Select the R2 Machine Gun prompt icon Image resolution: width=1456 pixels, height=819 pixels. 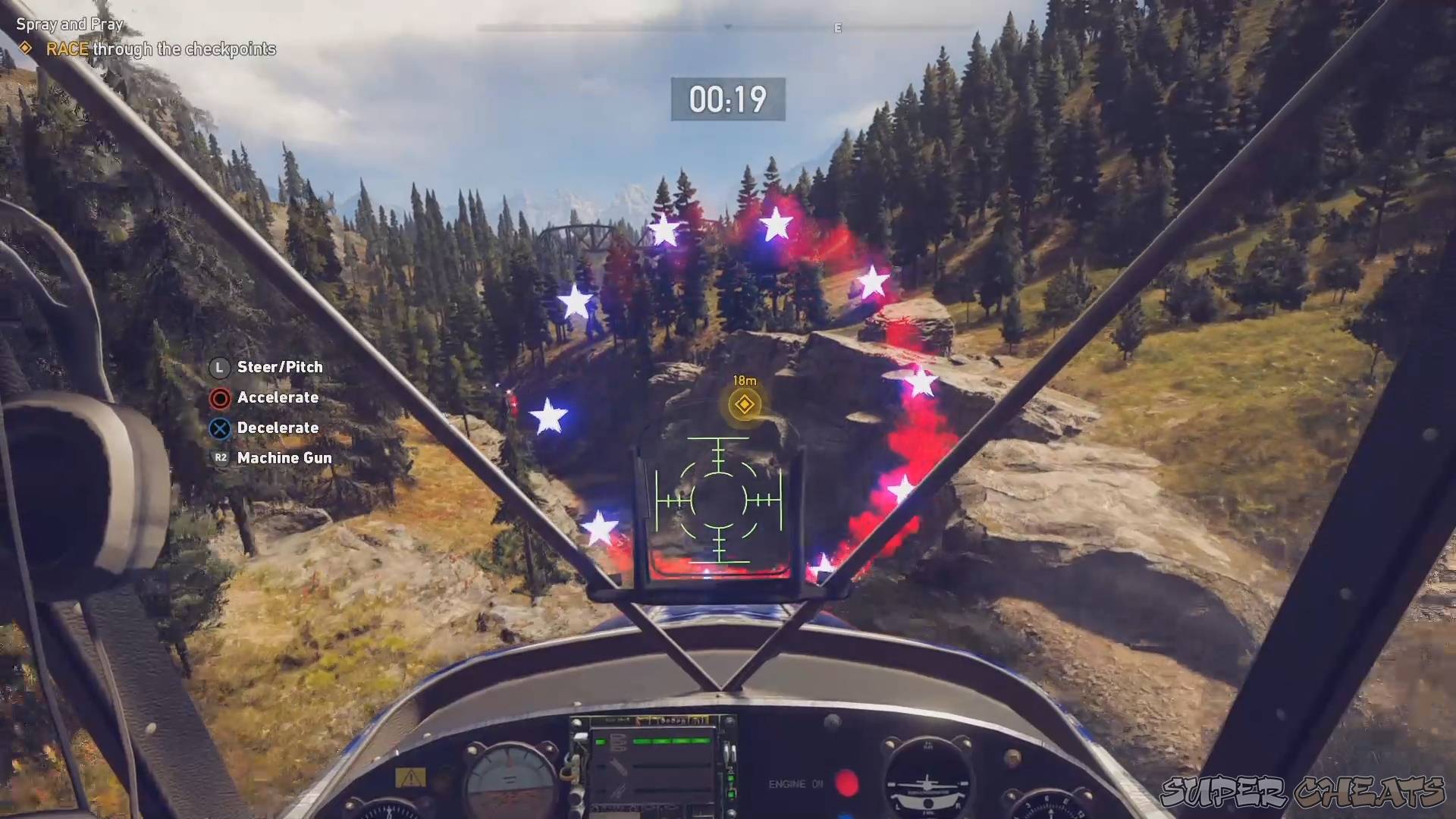220,457
